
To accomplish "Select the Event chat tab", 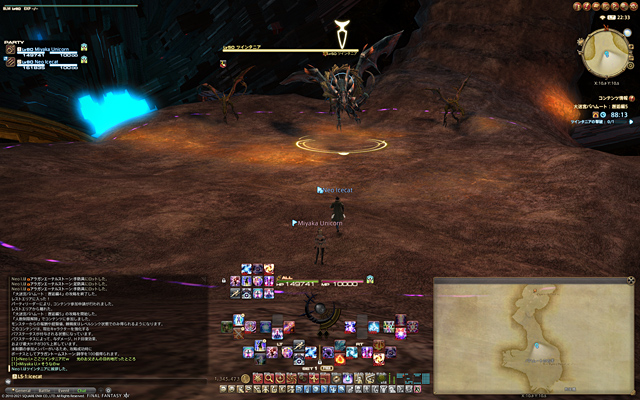I will tap(62, 391).
